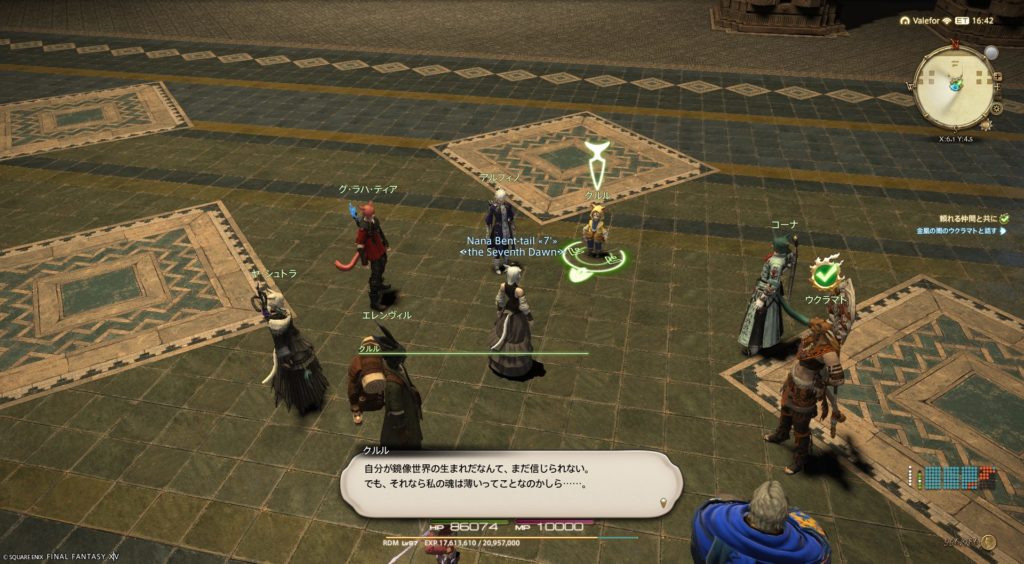Viewport: 1024px width, 564px height.
Task: Advance Krile's dialogue speech box
Action: pos(510,484)
